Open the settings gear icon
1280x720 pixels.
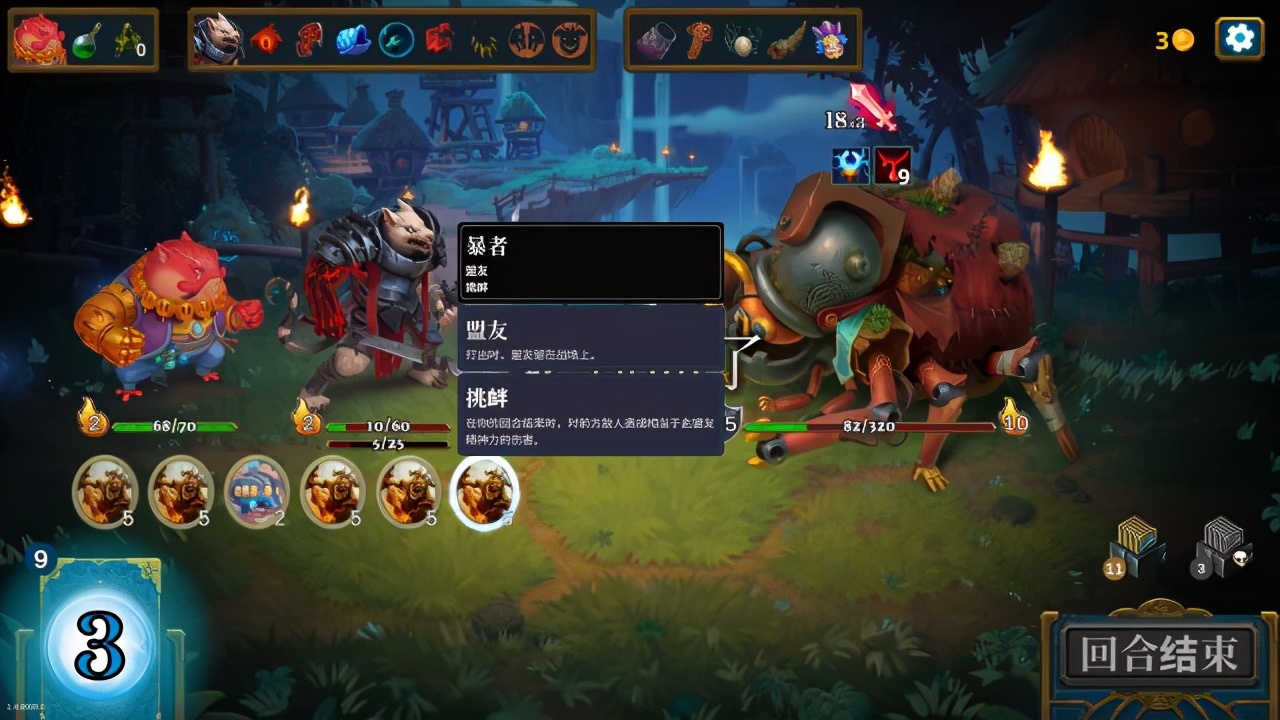[1238, 38]
